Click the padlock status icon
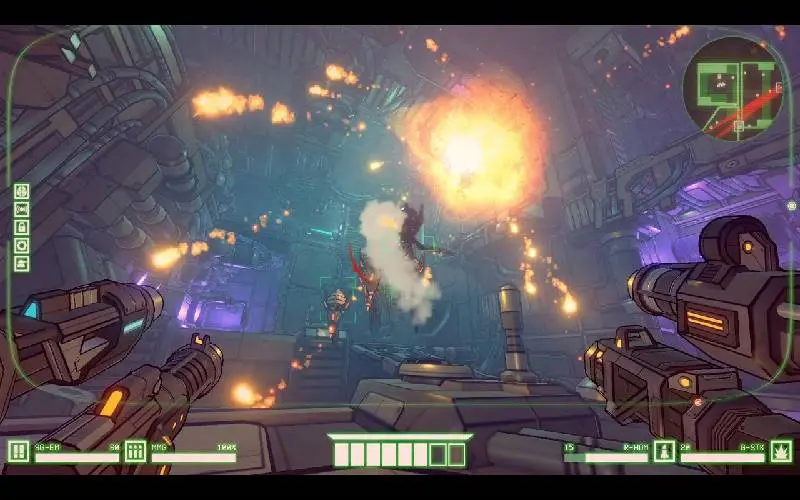The width and height of the screenshot is (800, 500). 22,227
